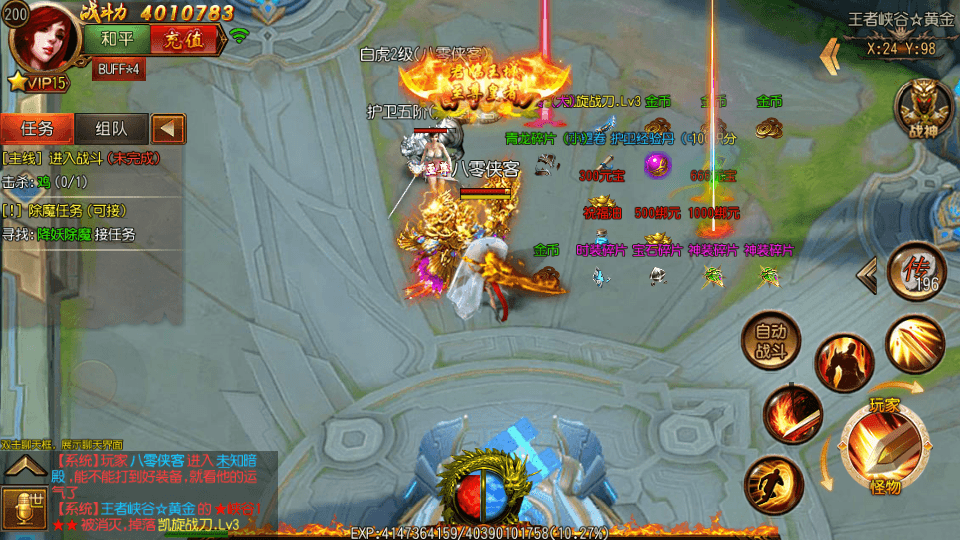This screenshot has height=540, width=960.
Task: Switch to the 任务 quest tab
Action: tap(37, 128)
